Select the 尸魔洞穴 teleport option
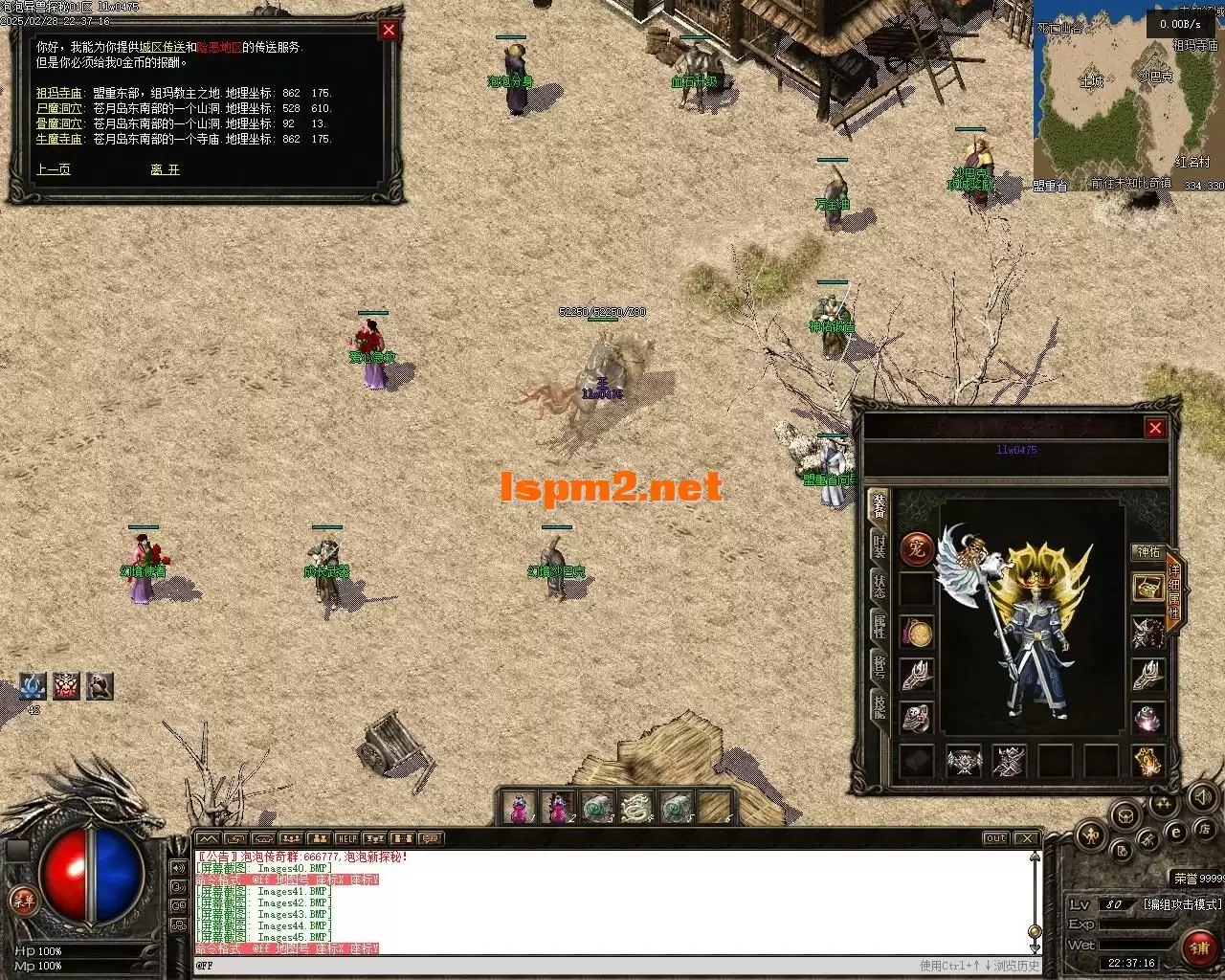The height and width of the screenshot is (980, 1225). (58, 108)
